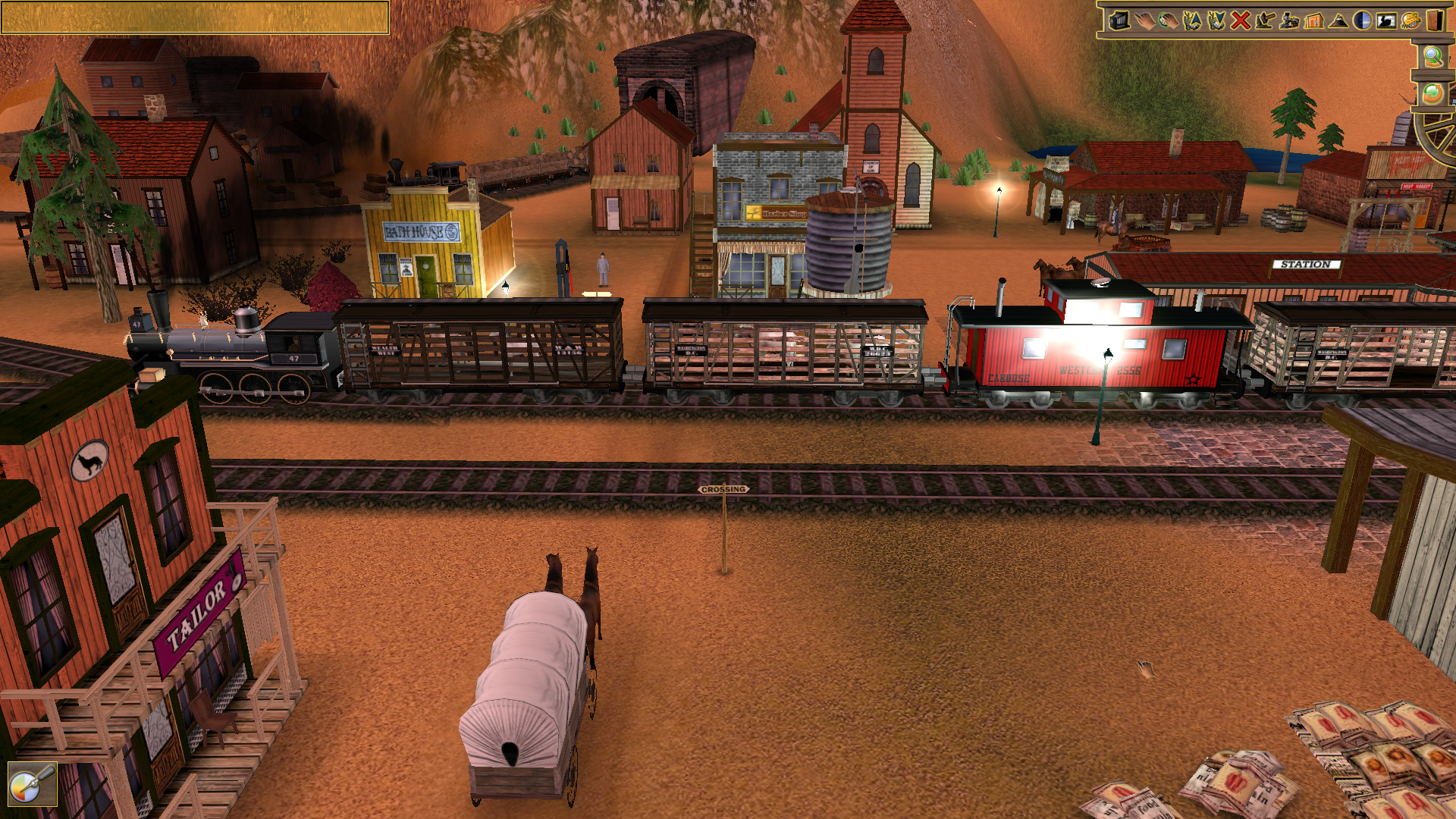Select the hammer signal tool
1456x819 pixels.
[x=1263, y=20]
